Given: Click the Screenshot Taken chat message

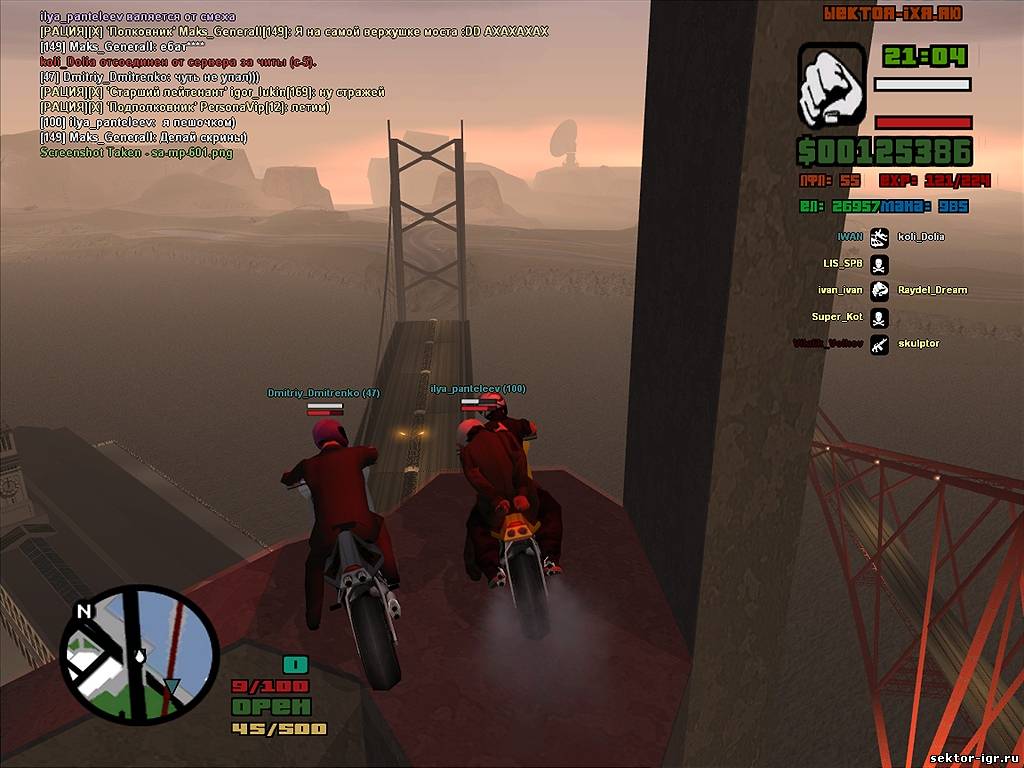Looking at the screenshot, I should 136,152.
